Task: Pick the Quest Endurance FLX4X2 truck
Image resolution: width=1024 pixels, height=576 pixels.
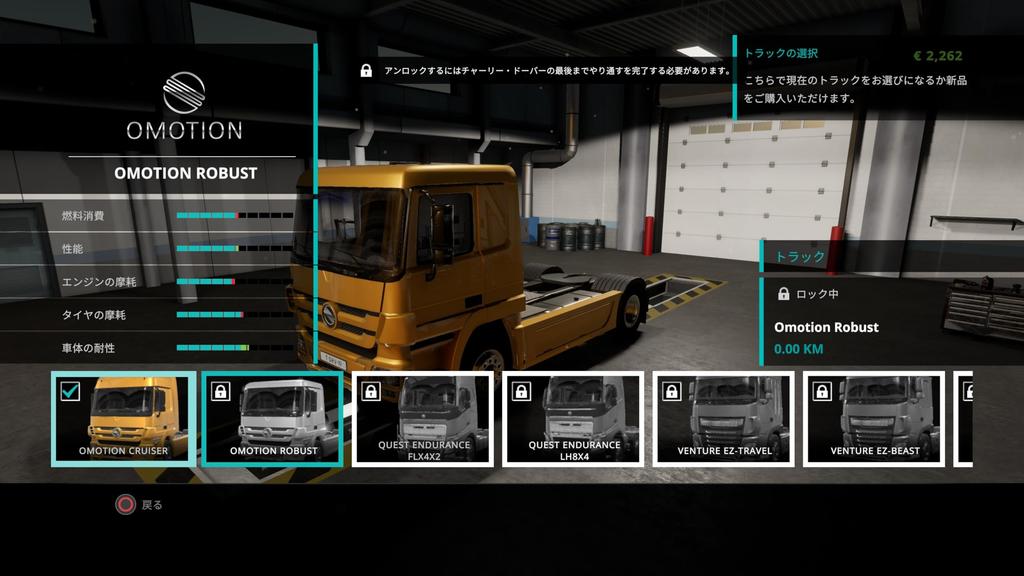Action: 423,419
